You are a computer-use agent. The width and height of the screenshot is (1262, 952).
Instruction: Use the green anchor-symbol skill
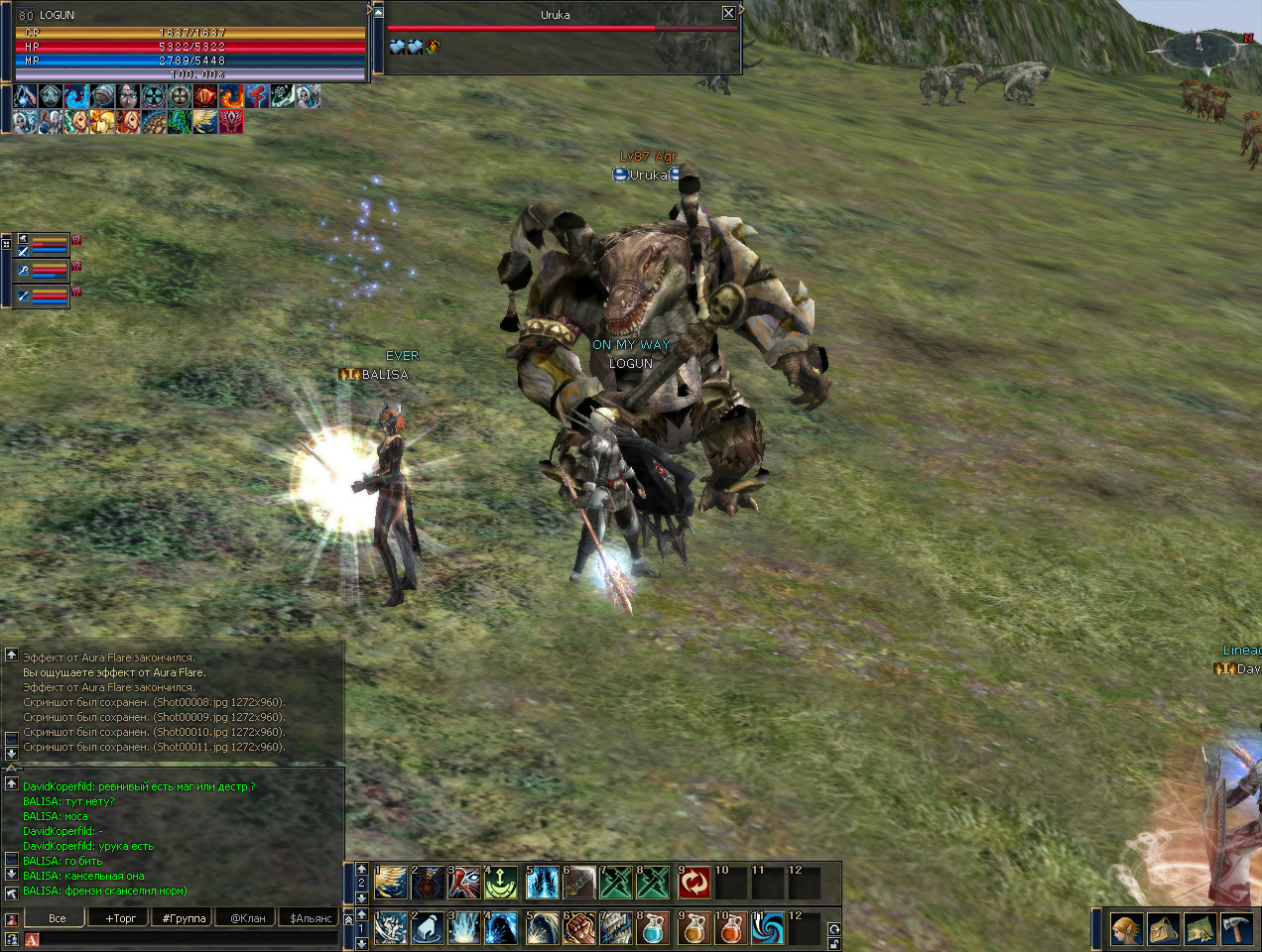[501, 883]
